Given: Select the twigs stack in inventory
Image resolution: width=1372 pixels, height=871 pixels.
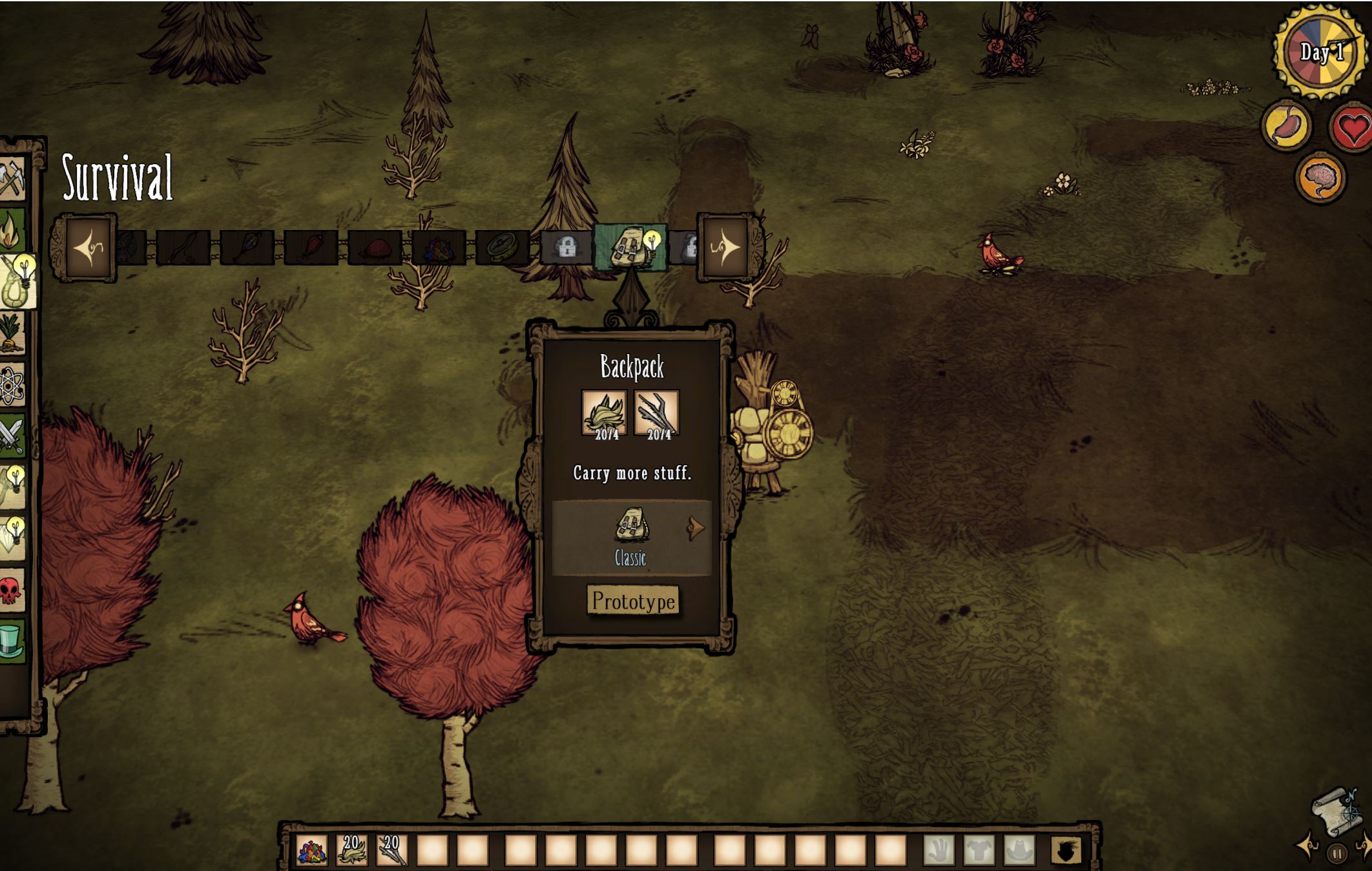Looking at the screenshot, I should (392, 850).
